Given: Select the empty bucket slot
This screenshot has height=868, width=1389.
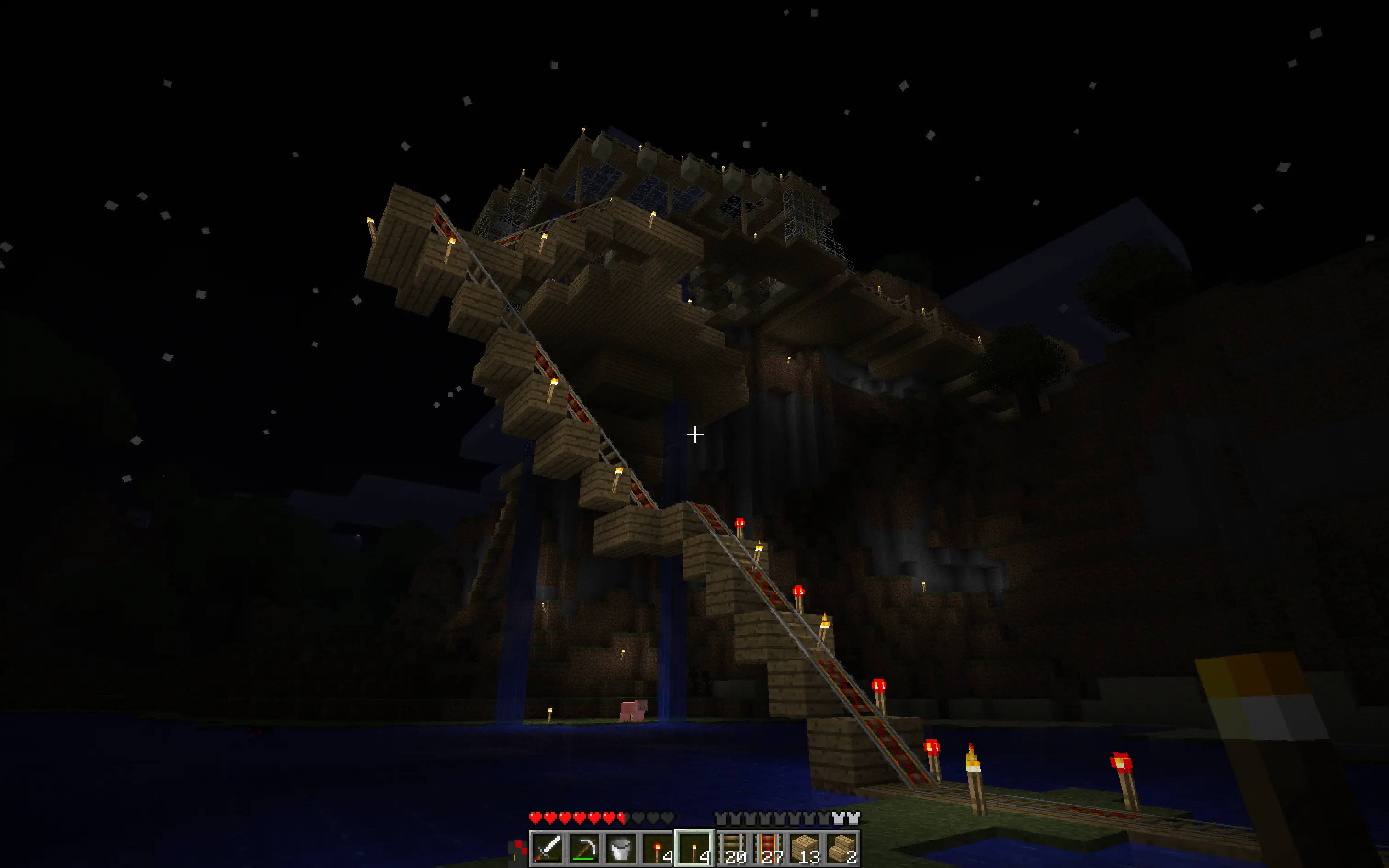Looking at the screenshot, I should point(621,848).
